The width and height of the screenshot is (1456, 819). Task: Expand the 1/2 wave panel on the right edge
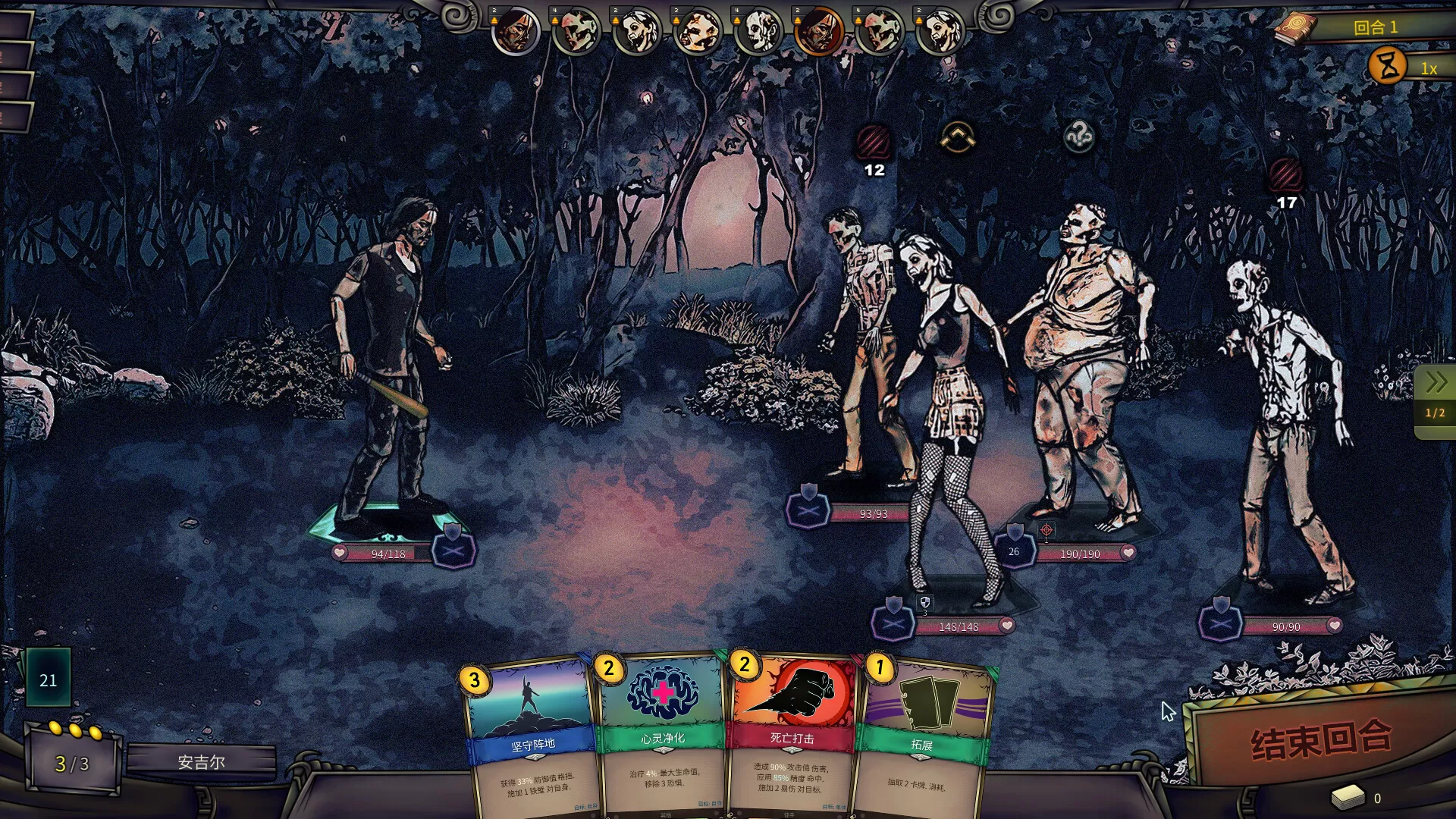pyautogui.click(x=1436, y=413)
